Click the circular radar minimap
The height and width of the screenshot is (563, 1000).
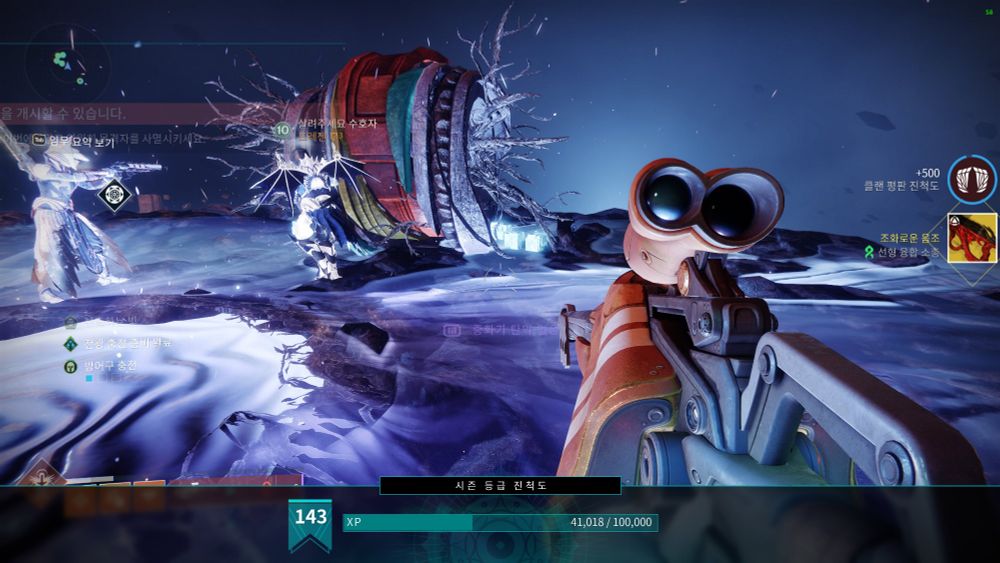(x=67, y=64)
